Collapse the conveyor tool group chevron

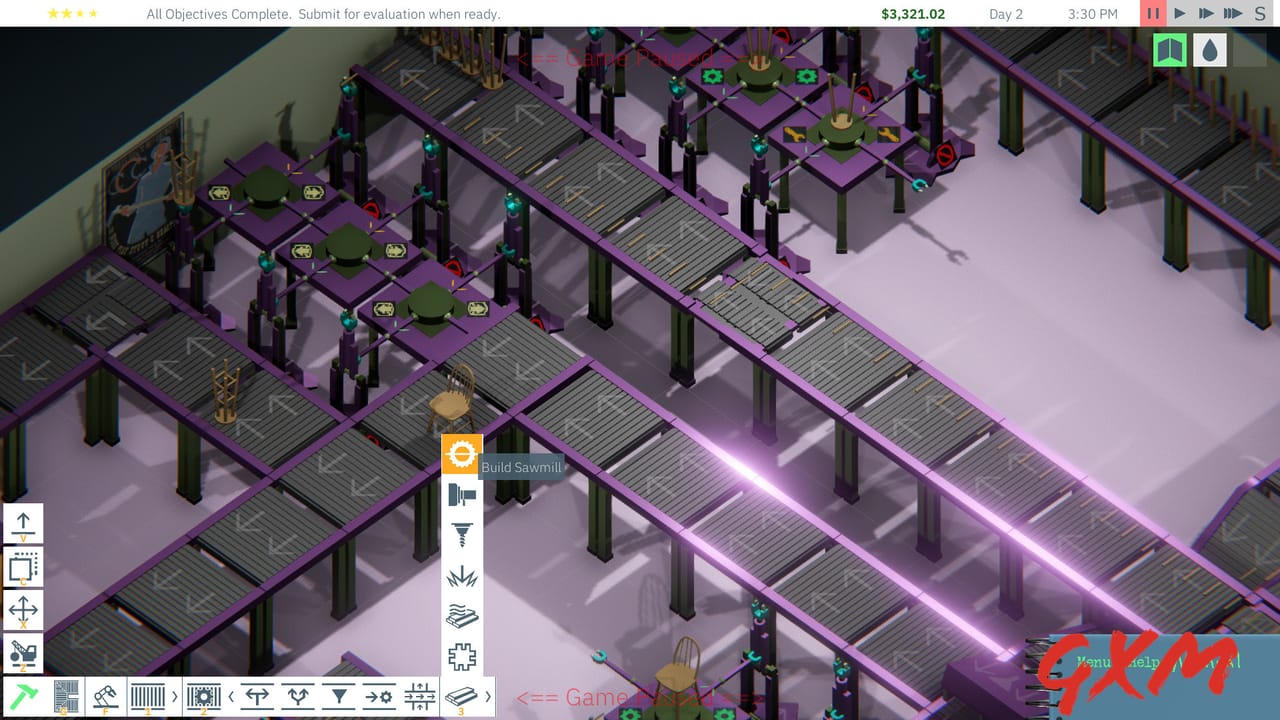[x=232, y=695]
